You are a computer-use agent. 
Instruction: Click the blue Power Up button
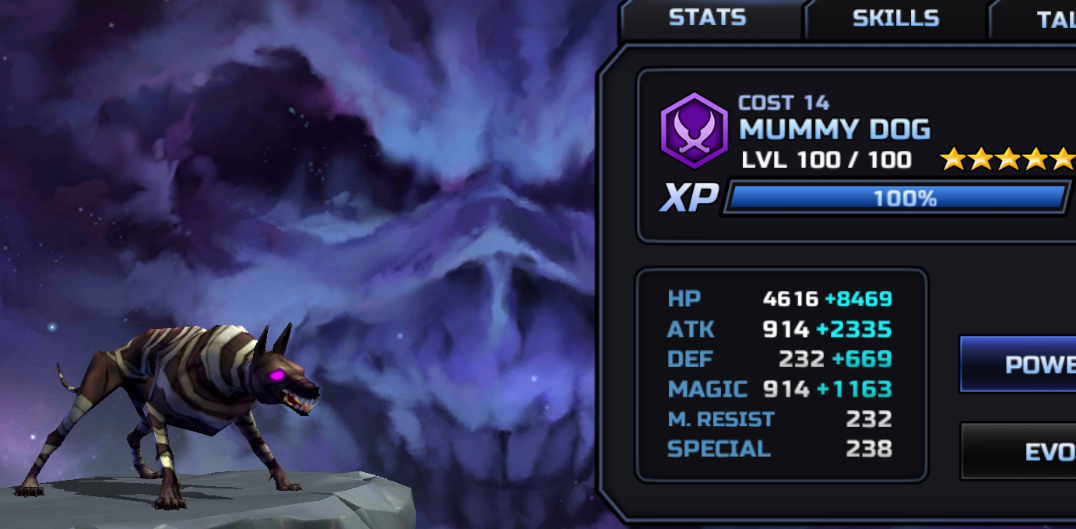pyautogui.click(x=1020, y=364)
